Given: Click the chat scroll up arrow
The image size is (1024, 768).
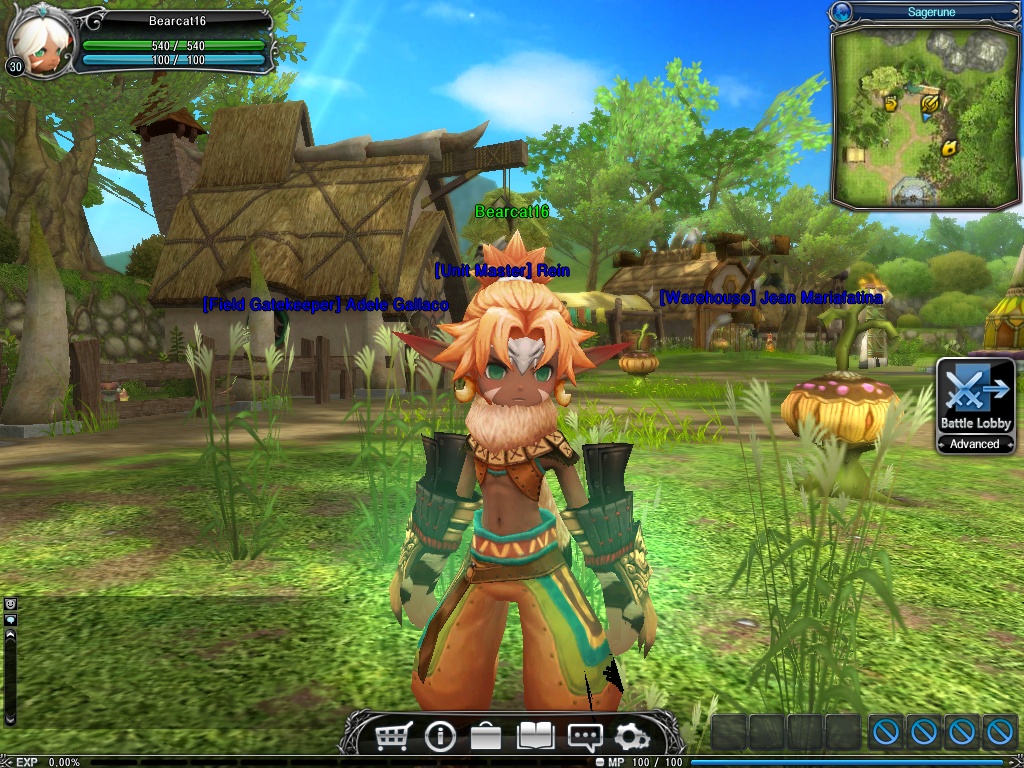Looking at the screenshot, I should [x=11, y=634].
